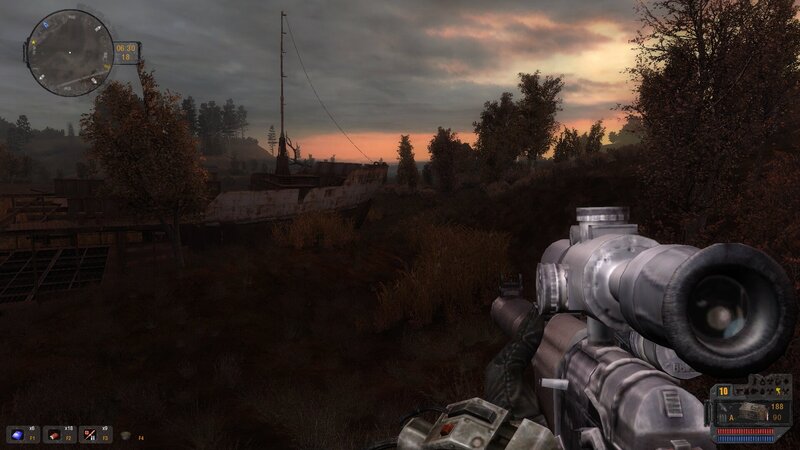Select the F4 quick slot item

point(125,435)
